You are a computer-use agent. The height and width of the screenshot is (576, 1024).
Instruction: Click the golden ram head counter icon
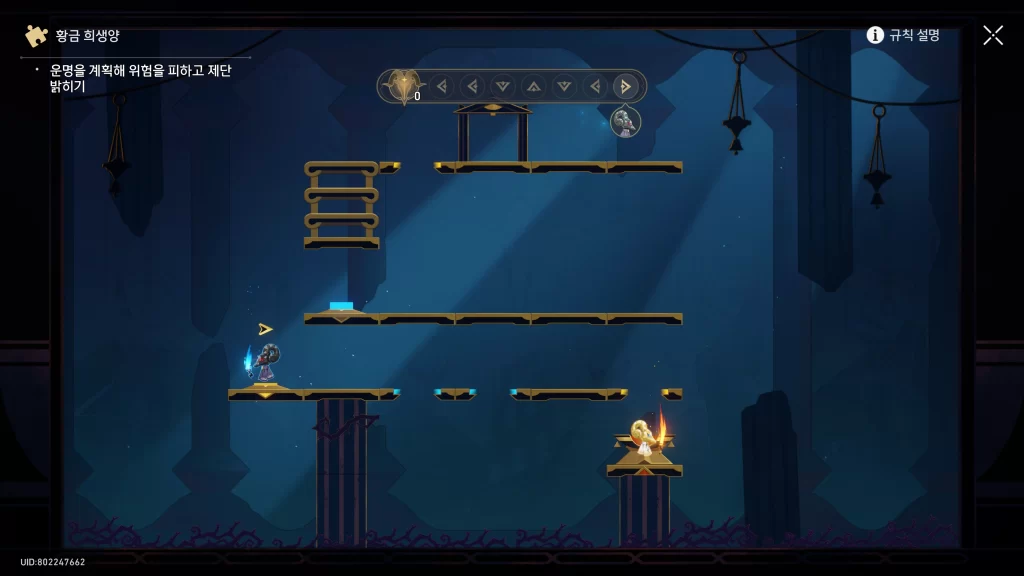point(403,86)
